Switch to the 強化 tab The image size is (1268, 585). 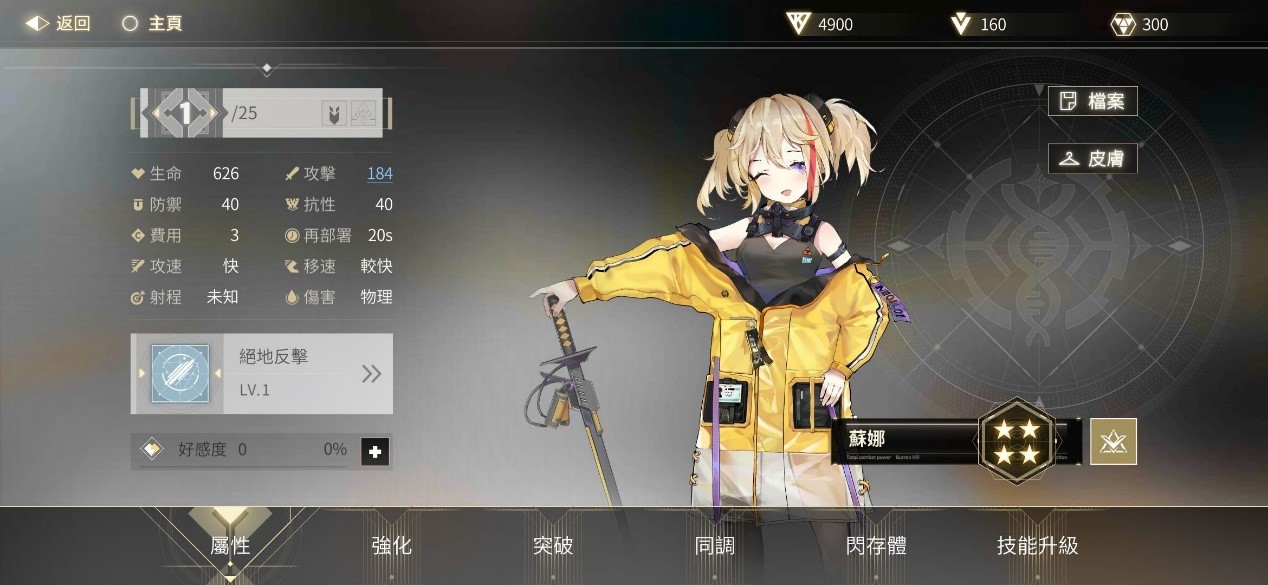(391, 545)
